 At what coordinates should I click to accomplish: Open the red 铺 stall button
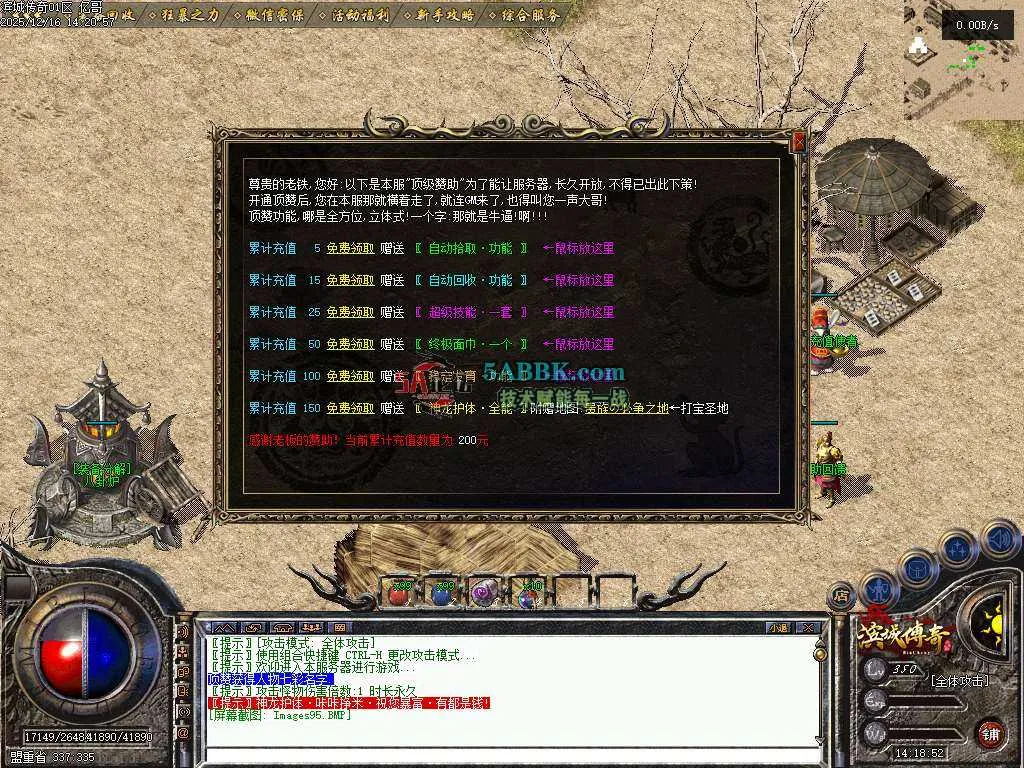click(x=990, y=733)
